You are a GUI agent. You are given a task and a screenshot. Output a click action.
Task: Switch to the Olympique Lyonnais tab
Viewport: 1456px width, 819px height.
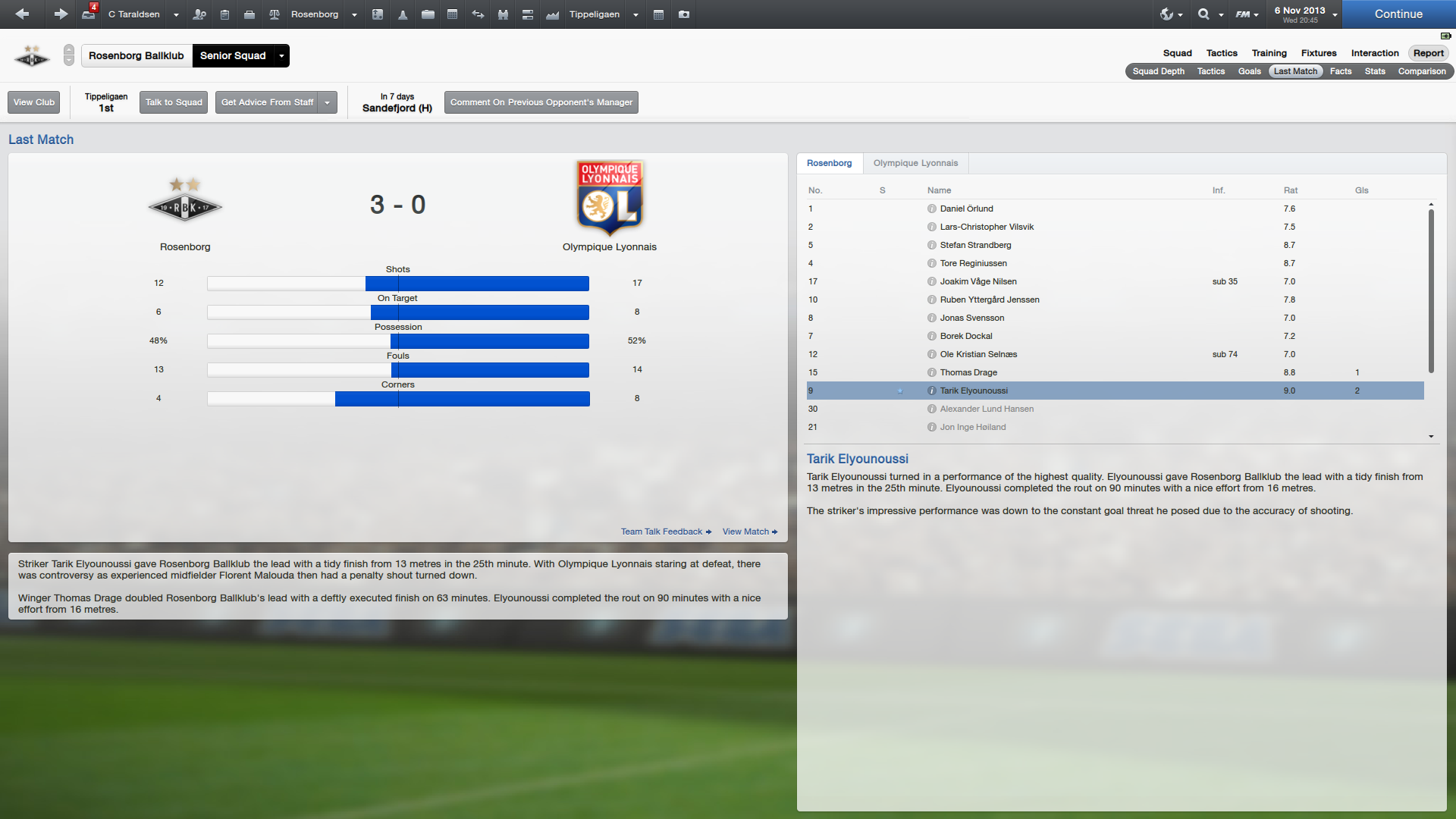click(915, 163)
